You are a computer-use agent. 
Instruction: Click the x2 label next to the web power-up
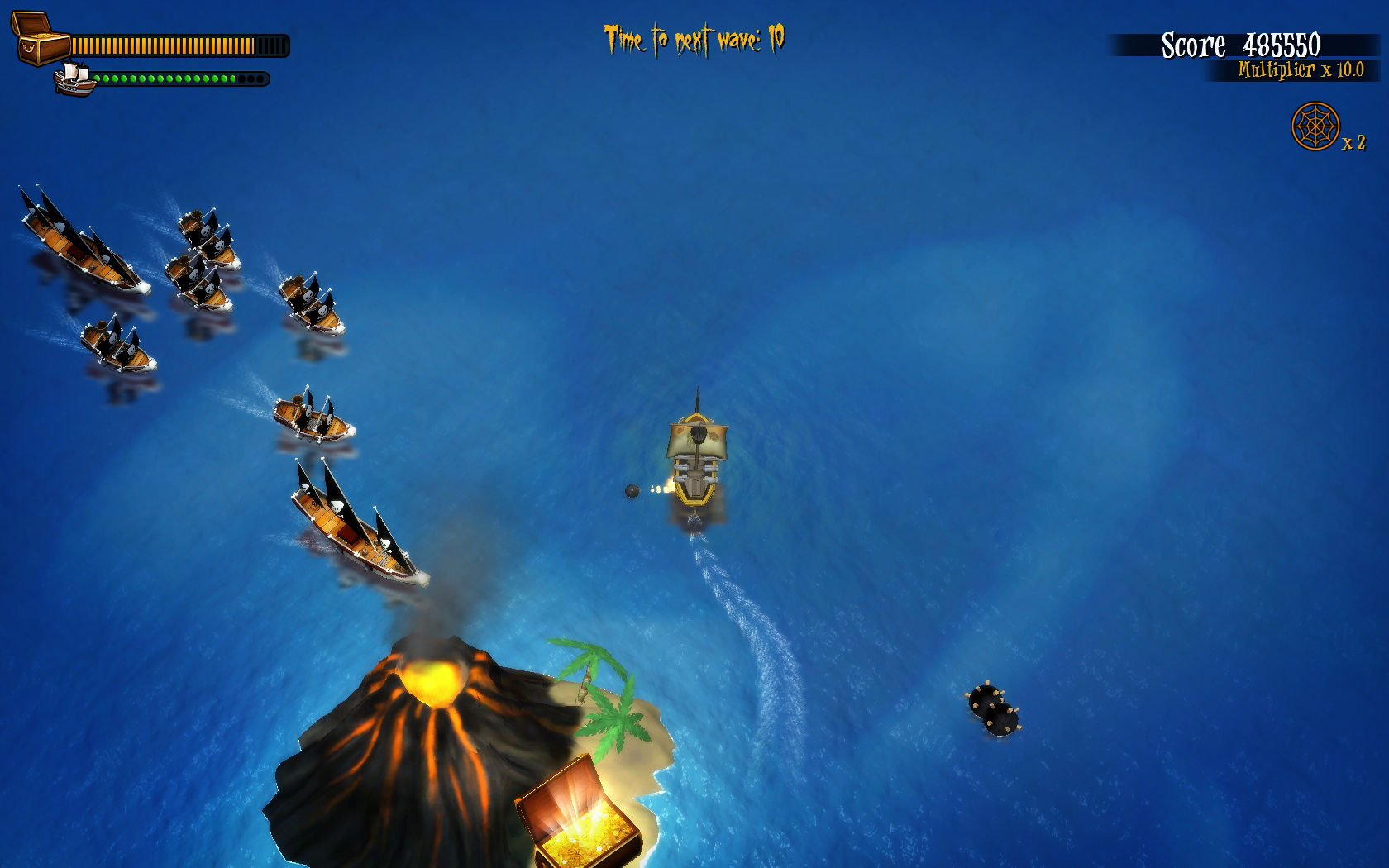(1354, 142)
